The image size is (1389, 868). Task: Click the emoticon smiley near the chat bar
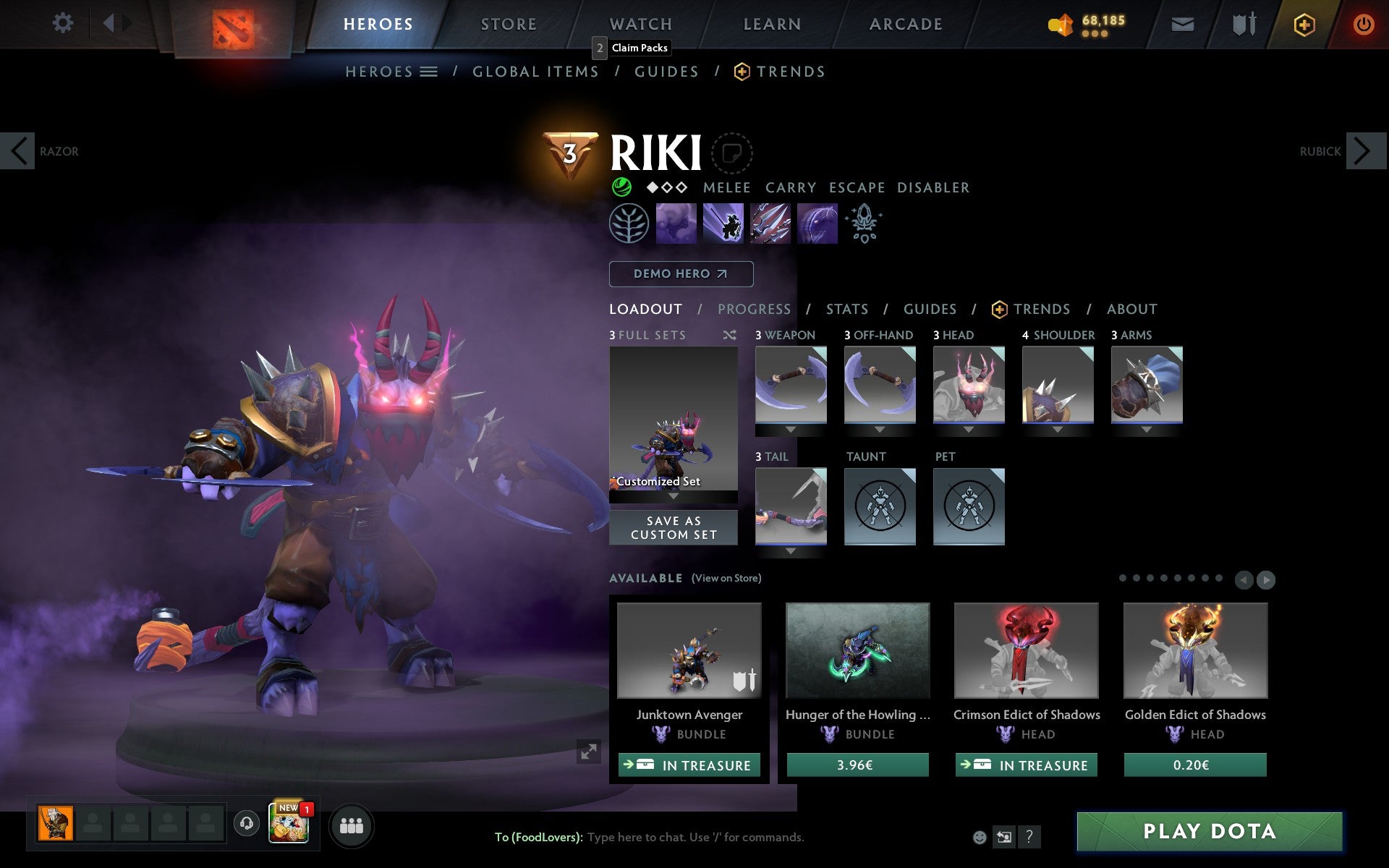click(980, 838)
